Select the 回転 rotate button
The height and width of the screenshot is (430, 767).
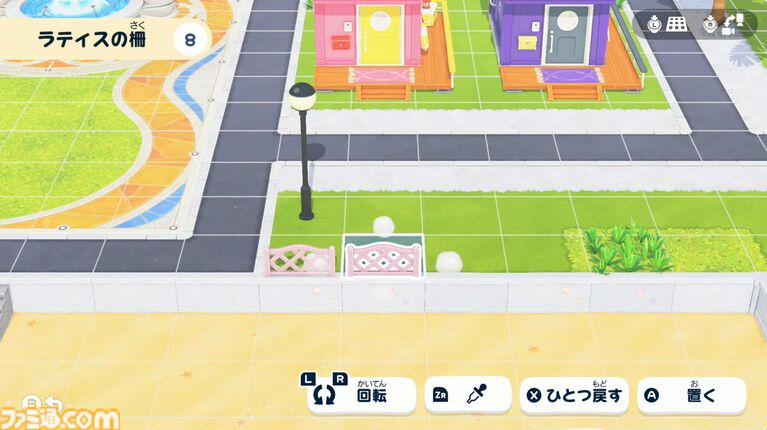point(361,395)
